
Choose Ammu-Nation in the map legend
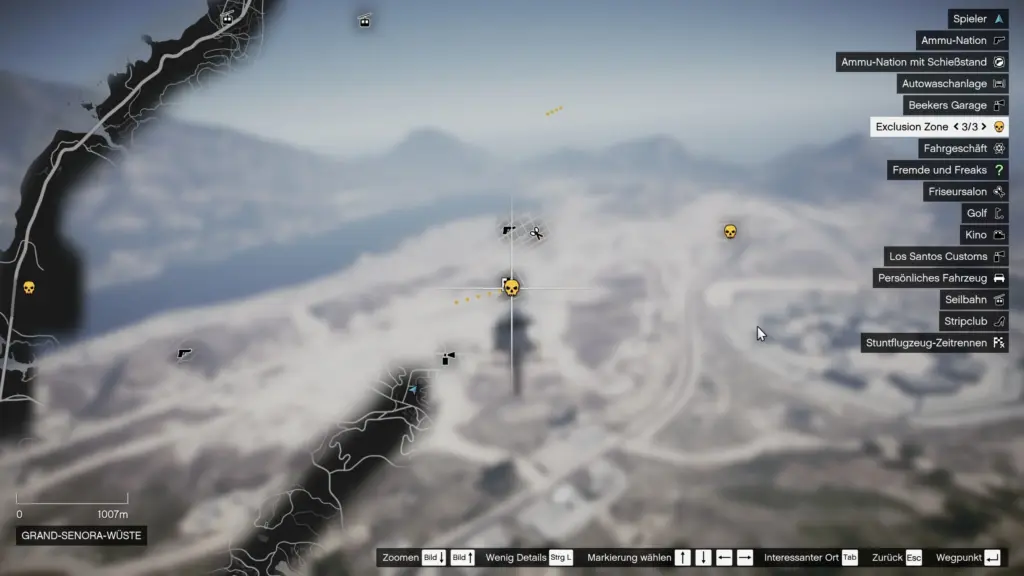(962, 41)
